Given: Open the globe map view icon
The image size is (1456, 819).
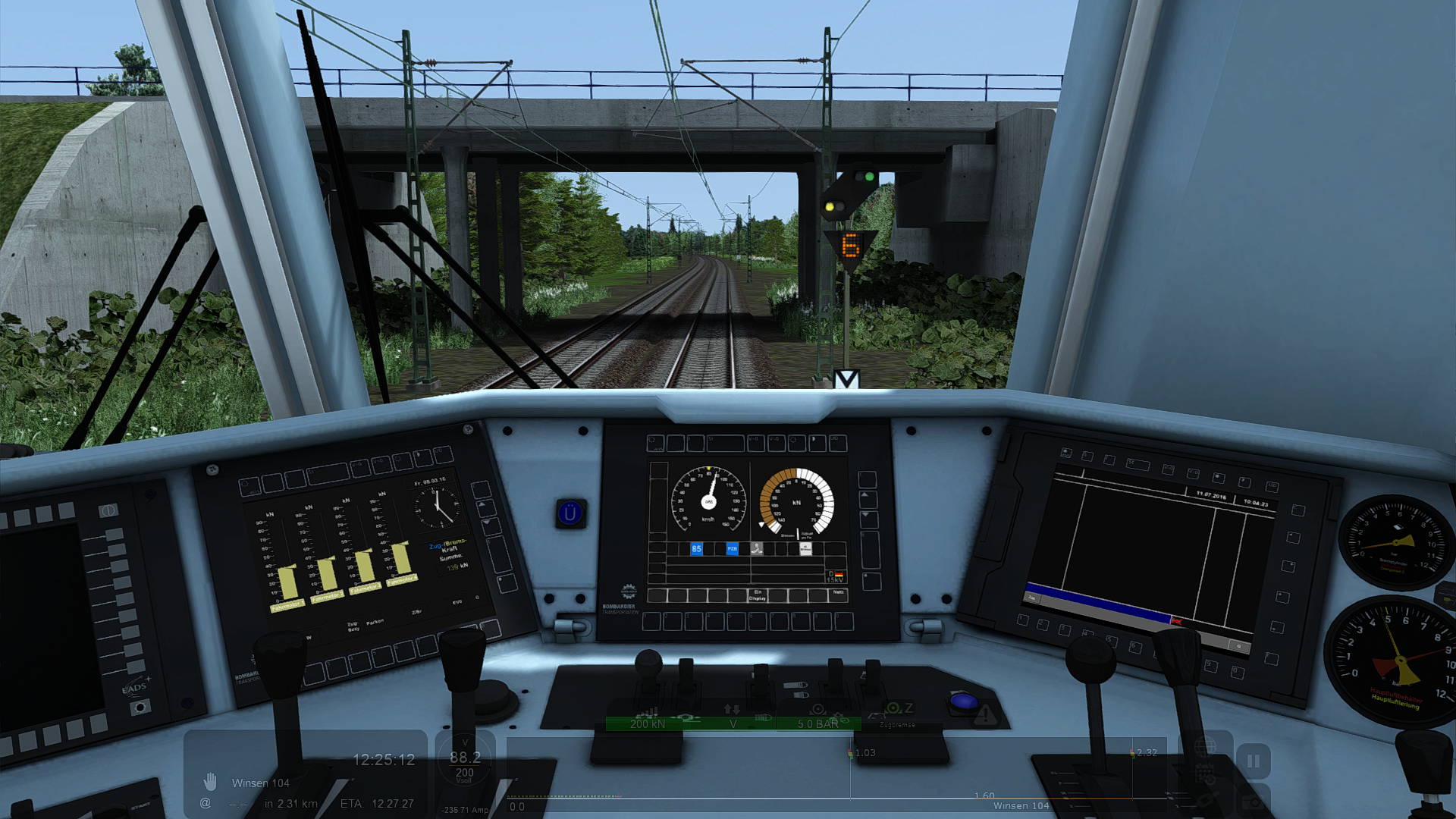Looking at the screenshot, I should tap(1205, 748).
